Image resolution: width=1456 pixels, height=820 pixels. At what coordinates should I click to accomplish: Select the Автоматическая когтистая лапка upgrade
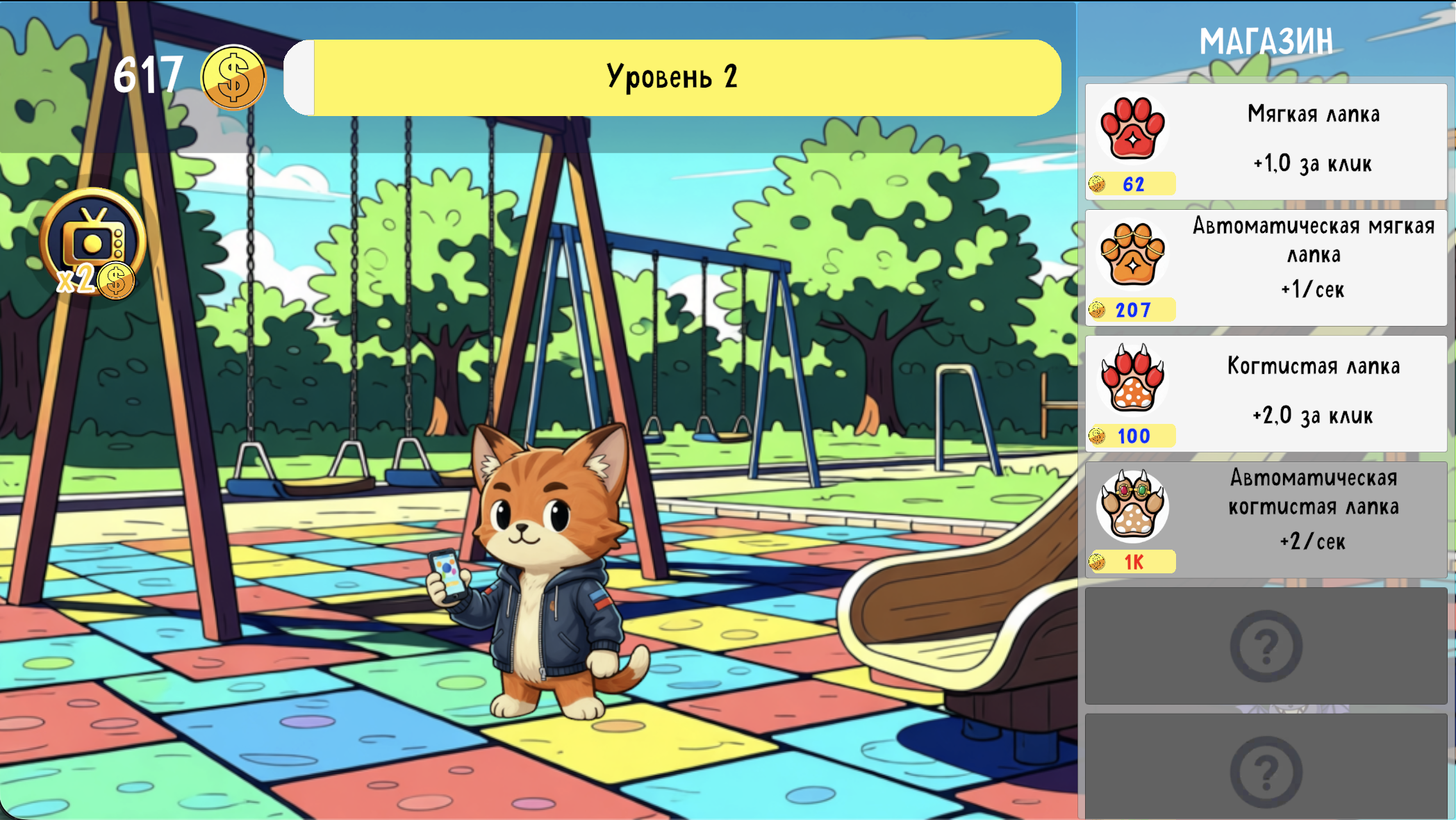coord(1266,518)
